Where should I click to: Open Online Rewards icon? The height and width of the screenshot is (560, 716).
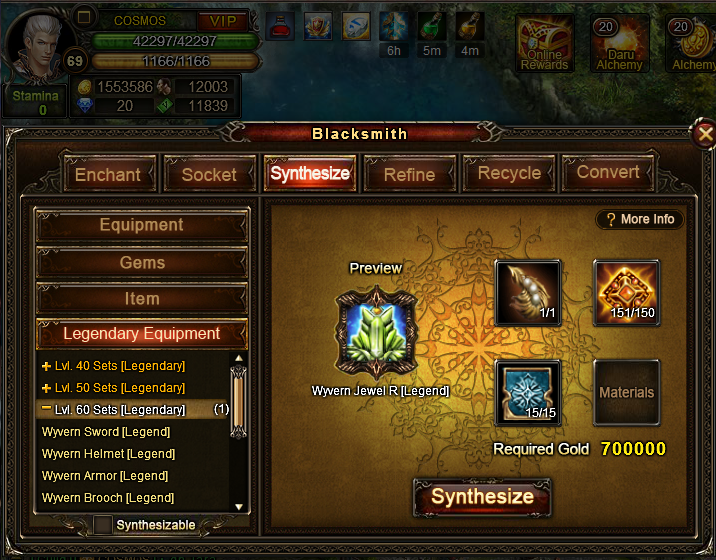(x=544, y=44)
